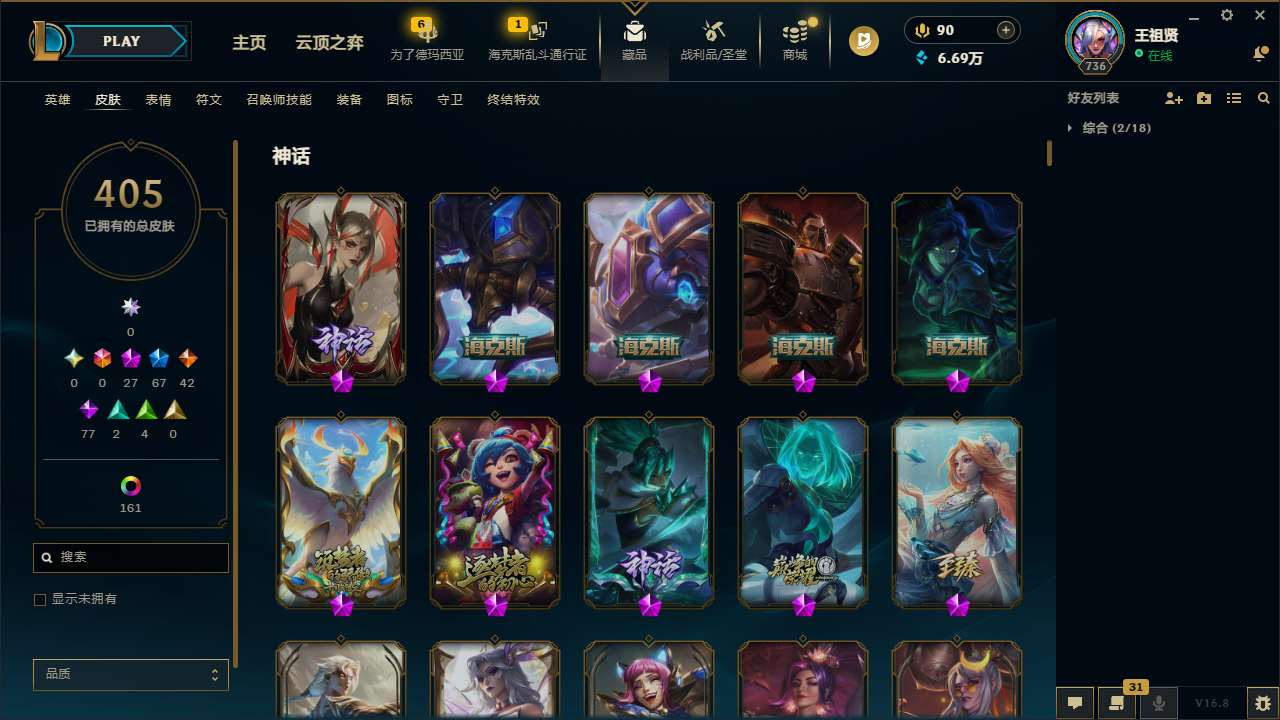Click the create friend group folder icon
This screenshot has width=1280, height=720.
coord(1204,98)
